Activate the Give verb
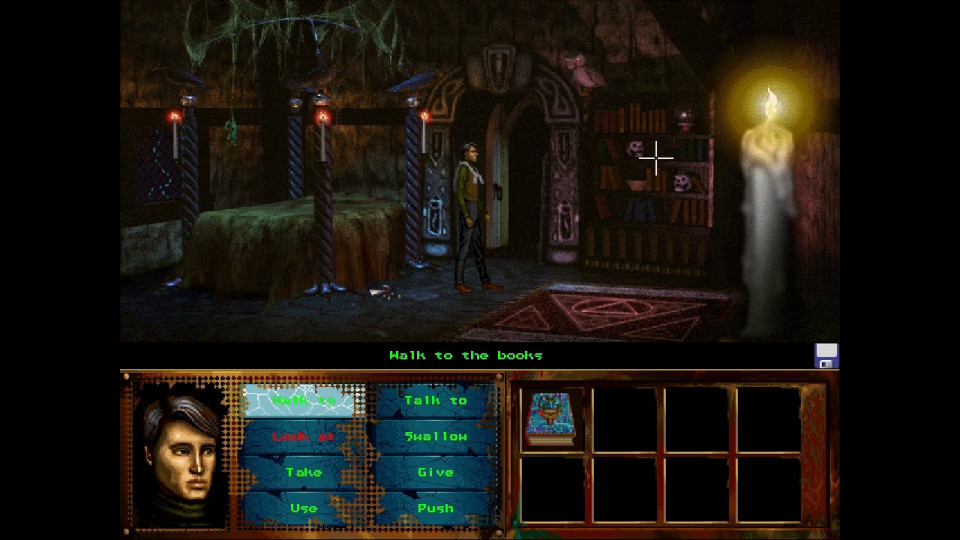Screen dimensions: 960x540 pos(436,472)
